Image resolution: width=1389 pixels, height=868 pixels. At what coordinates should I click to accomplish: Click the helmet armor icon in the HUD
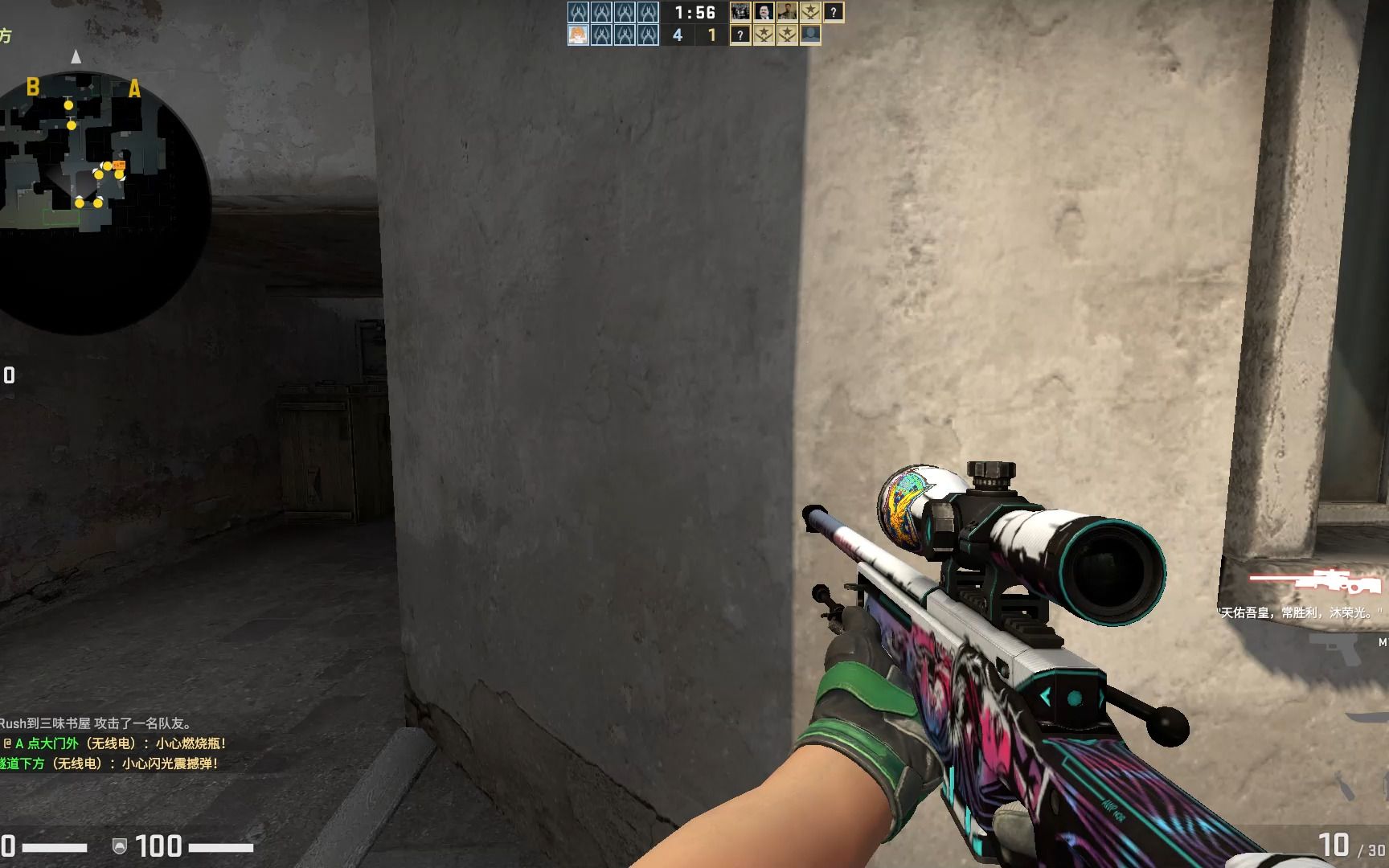pos(120,847)
